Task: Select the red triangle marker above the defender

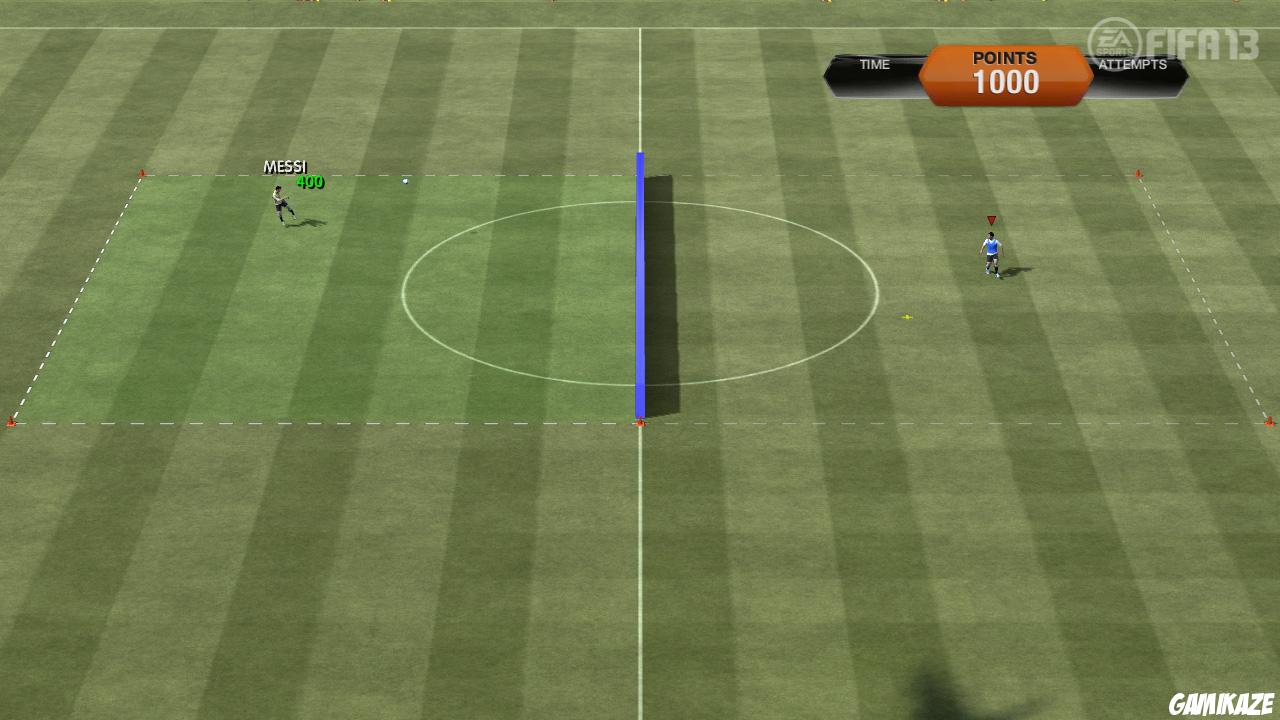Action: (991, 218)
